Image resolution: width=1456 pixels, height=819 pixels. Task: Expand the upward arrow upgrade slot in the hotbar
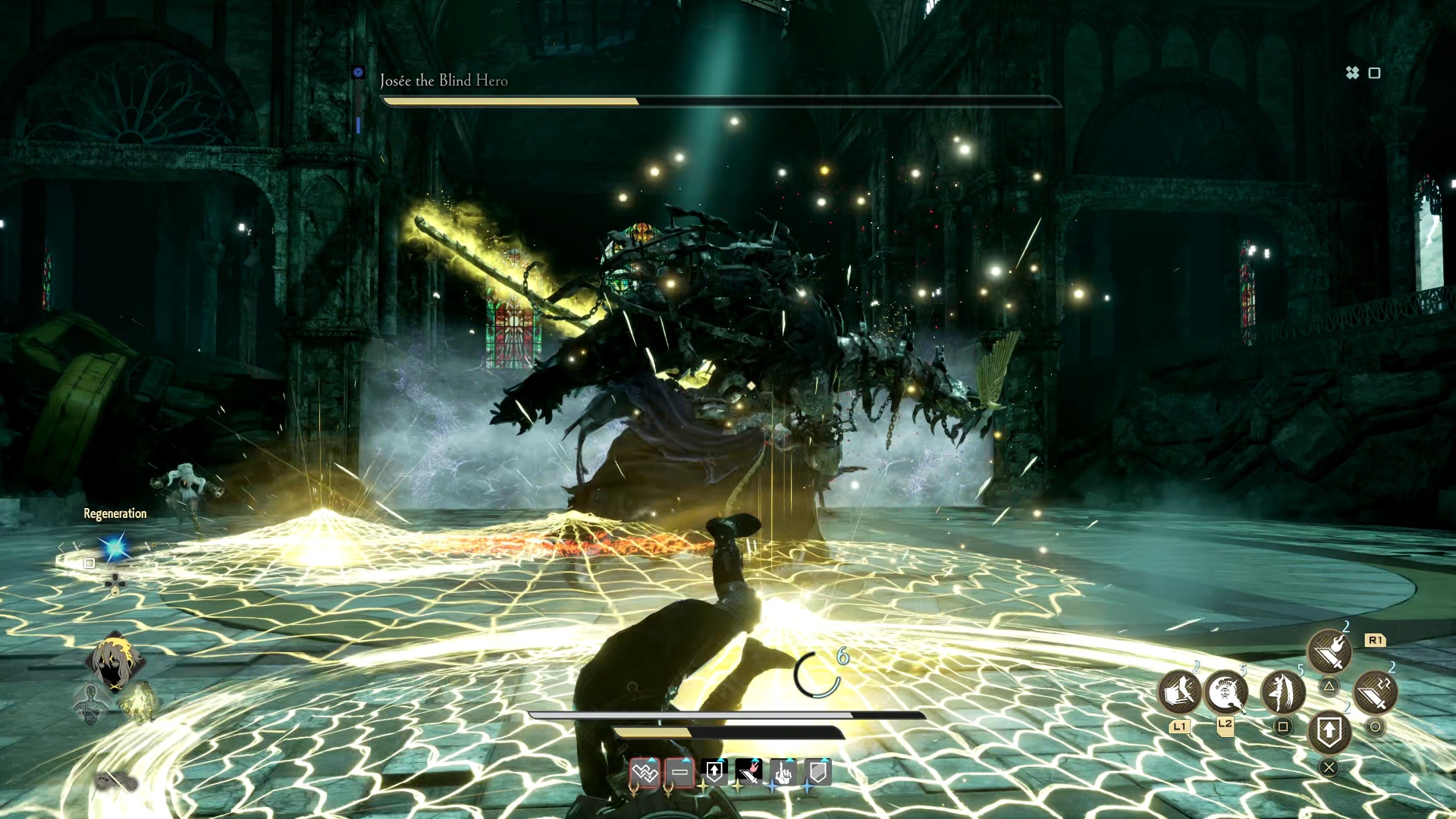pos(715,771)
